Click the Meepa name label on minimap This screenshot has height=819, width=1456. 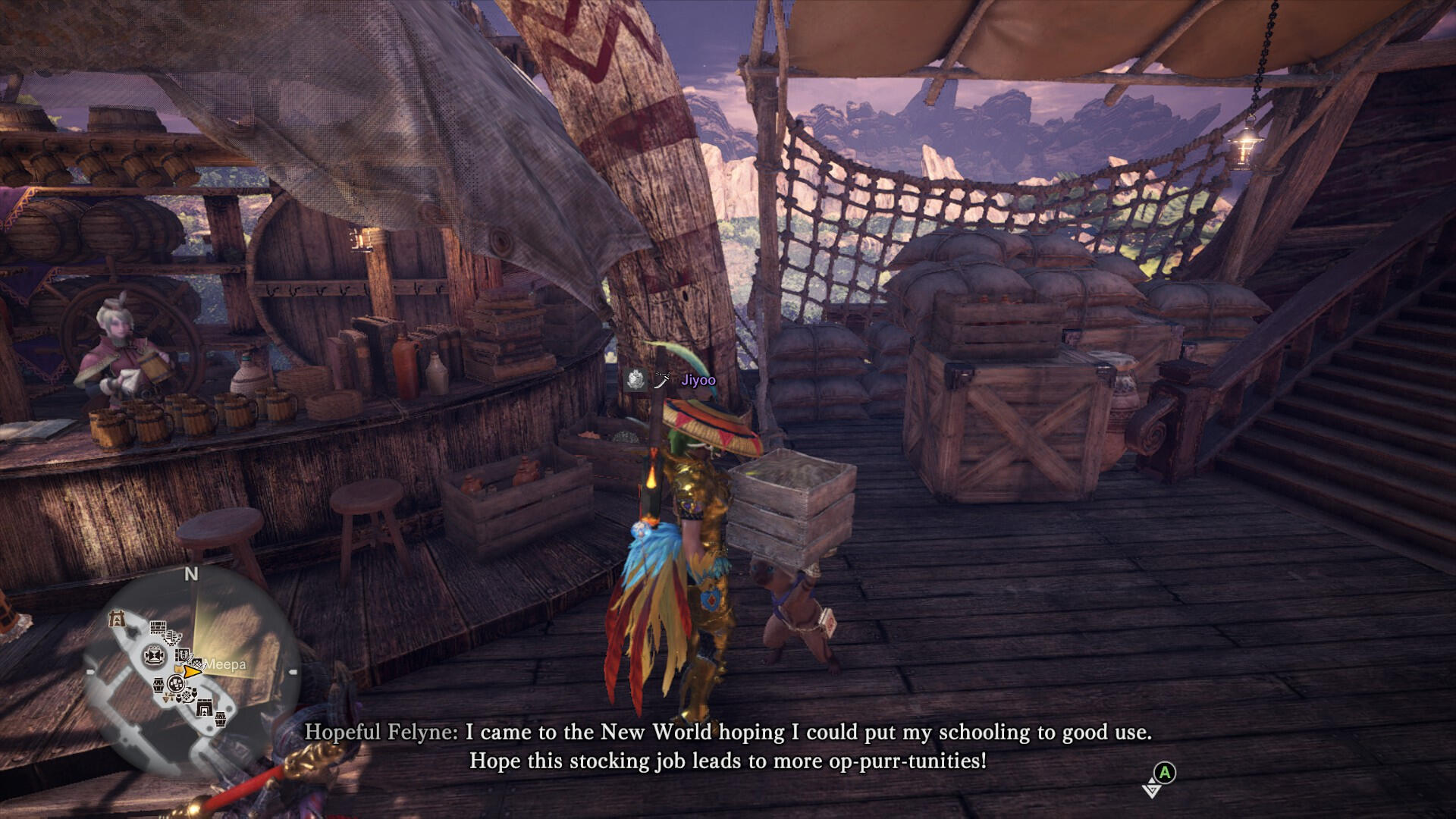coord(225,665)
